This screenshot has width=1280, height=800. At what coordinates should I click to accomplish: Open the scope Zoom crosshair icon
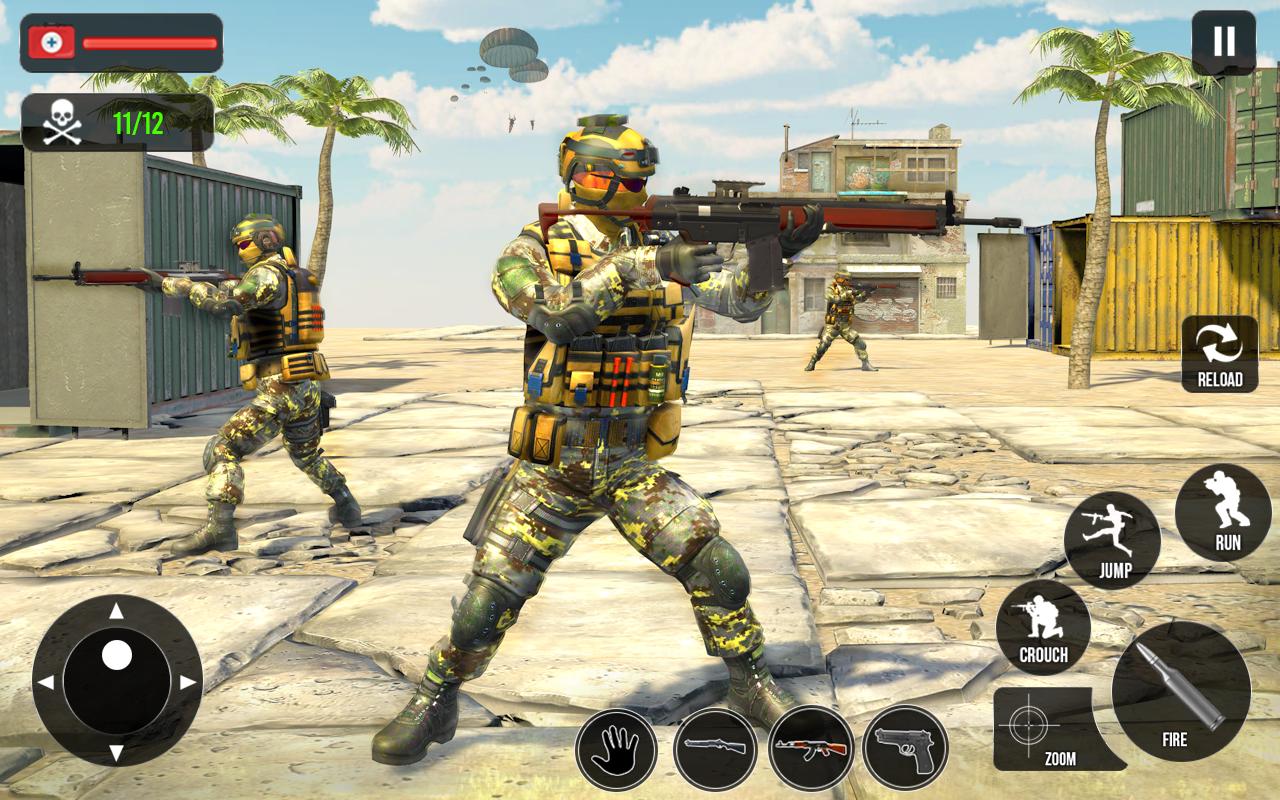[1029, 726]
